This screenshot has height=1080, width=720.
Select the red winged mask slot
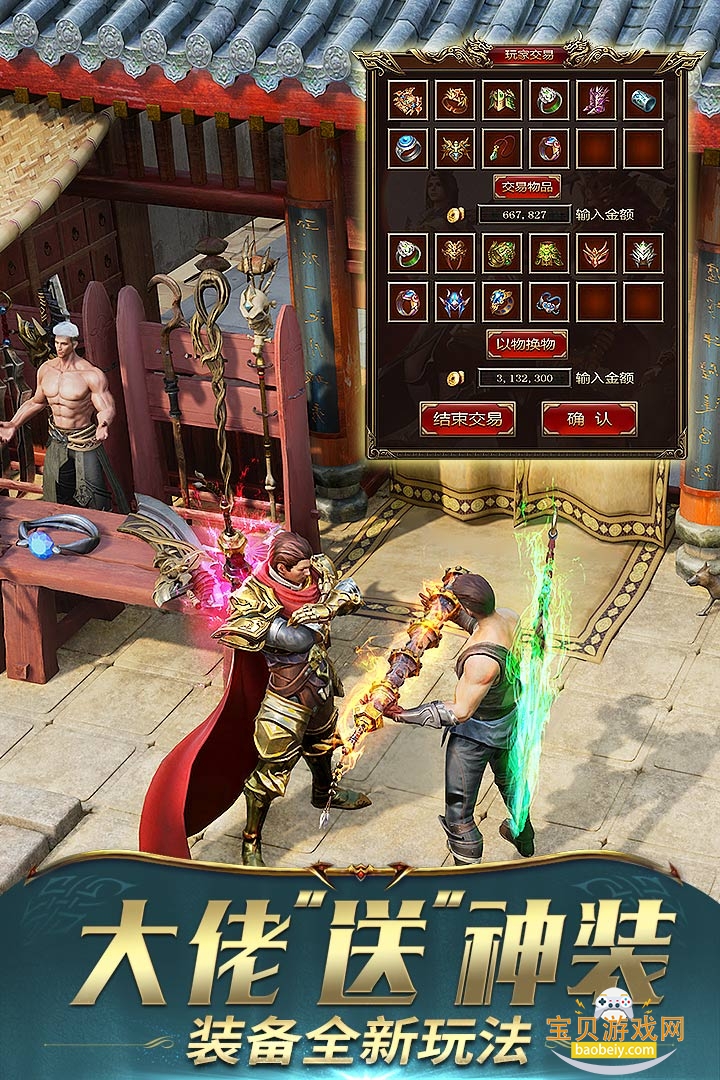pyautogui.click(x=596, y=253)
